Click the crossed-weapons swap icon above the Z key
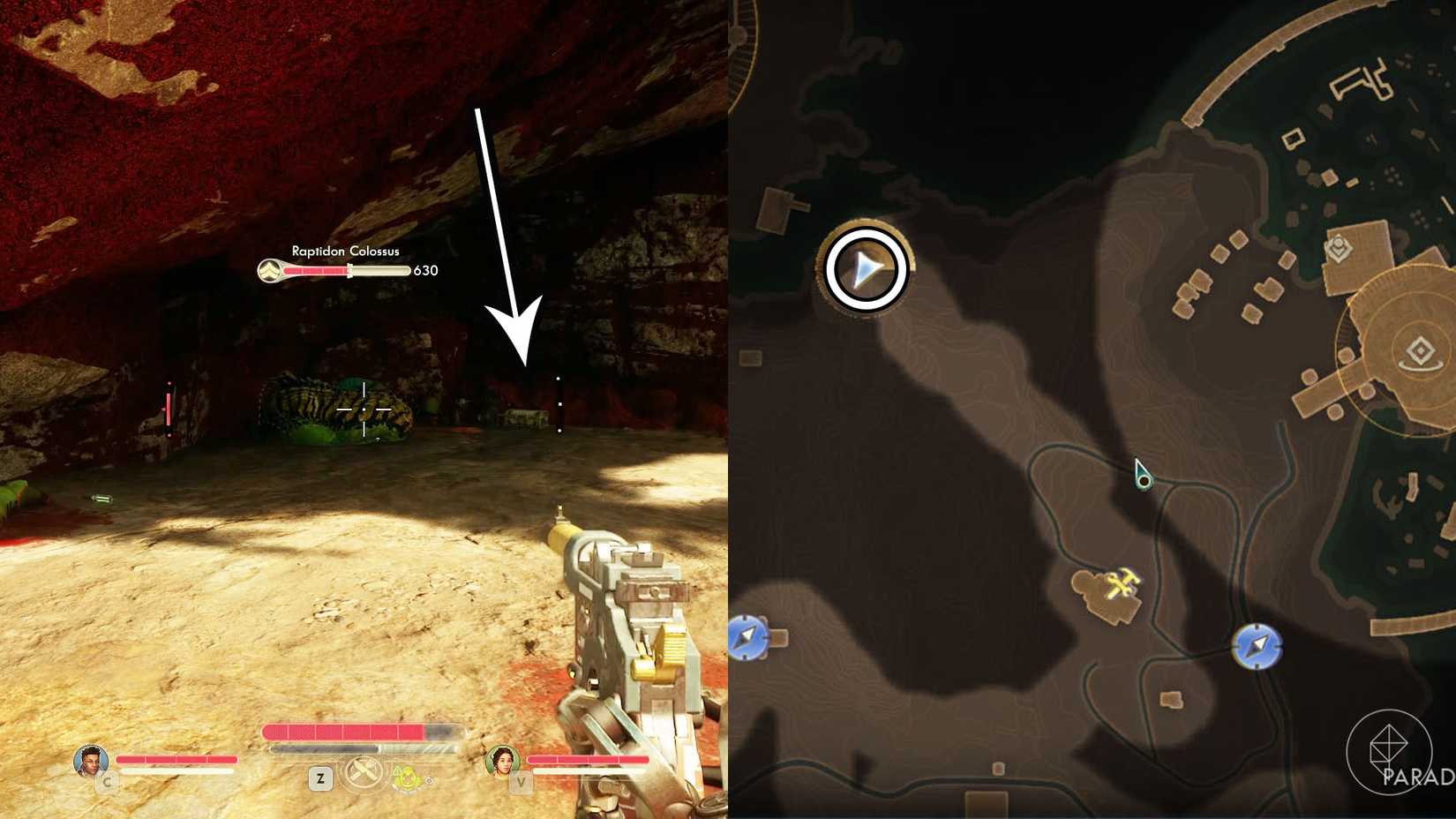1456x819 pixels. tap(364, 772)
